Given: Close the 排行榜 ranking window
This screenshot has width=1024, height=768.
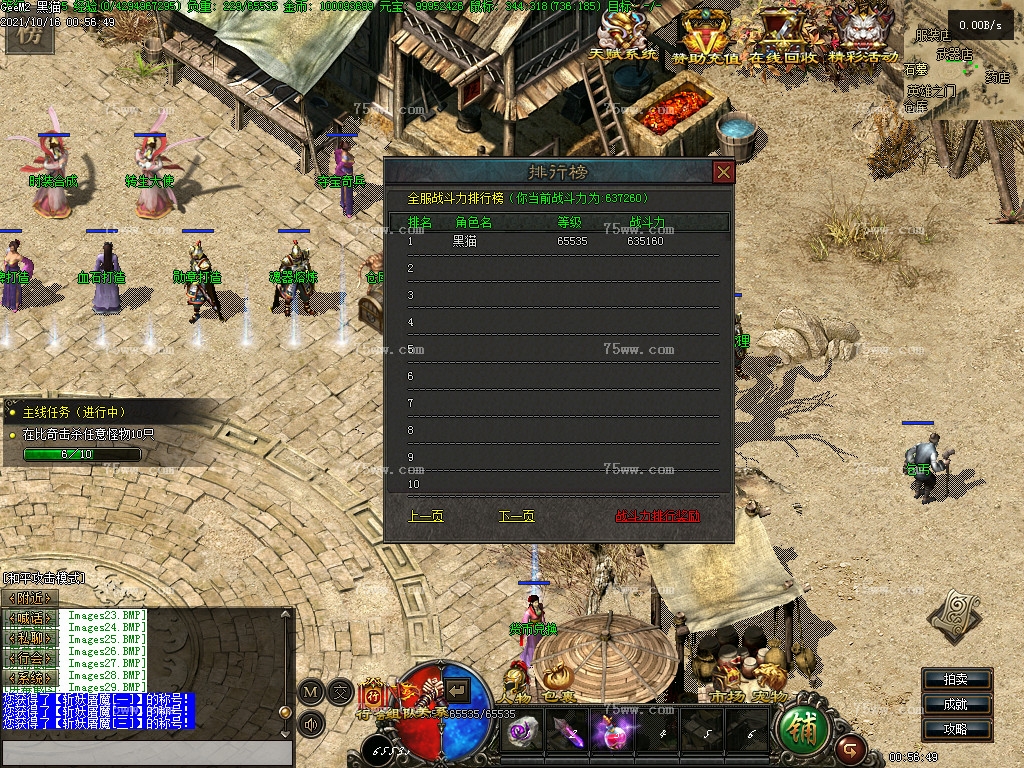Looking at the screenshot, I should 723,172.
